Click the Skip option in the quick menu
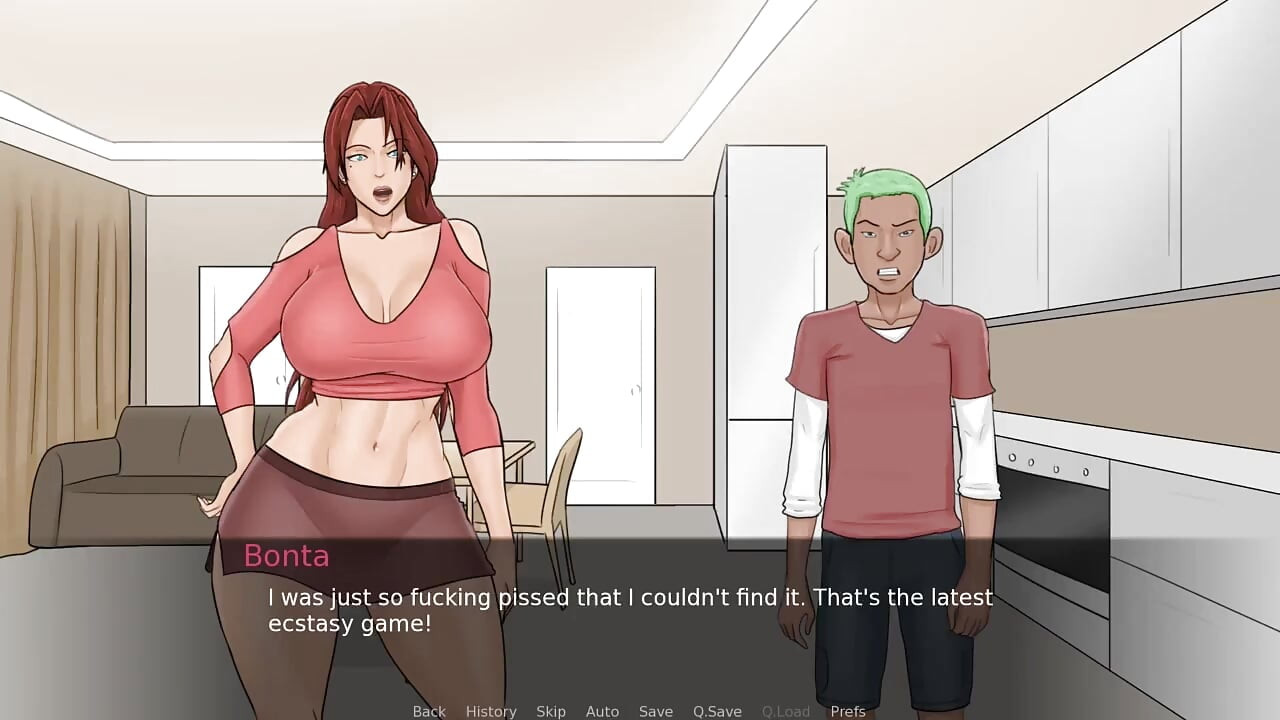This screenshot has width=1280, height=720. click(551, 711)
